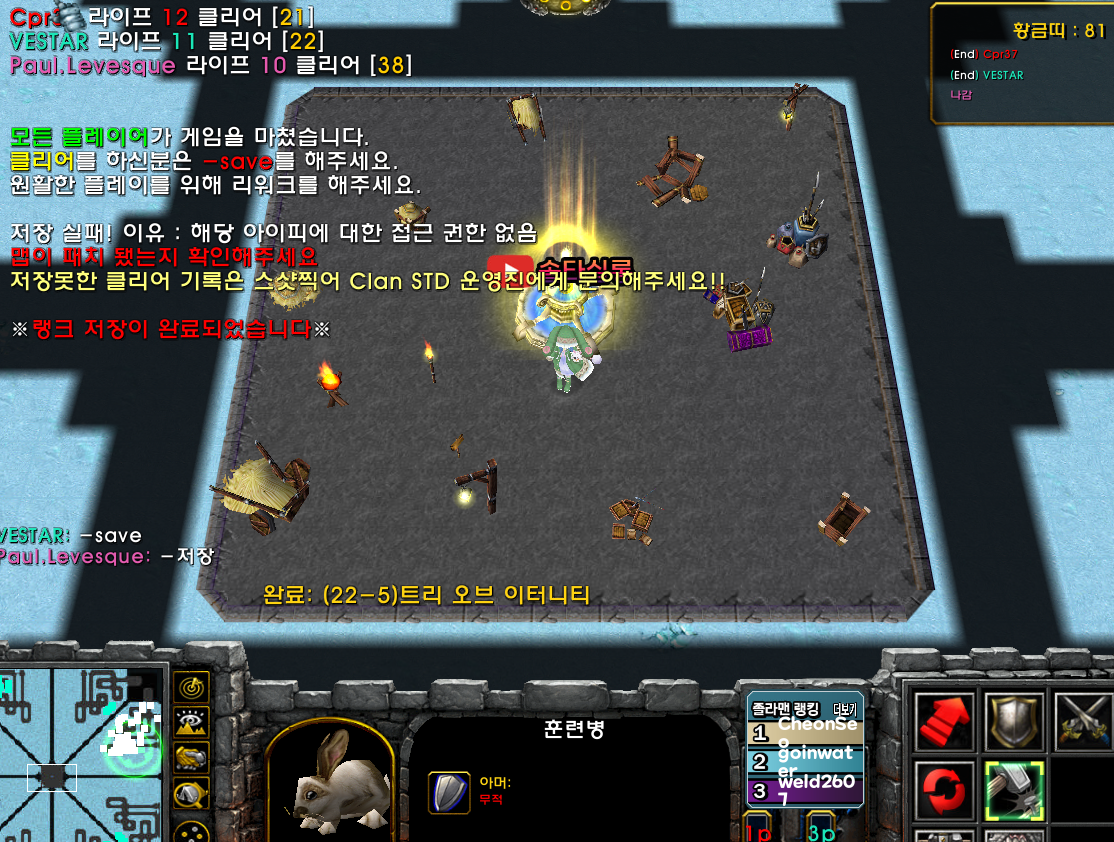Activate the minimap signal ping button

coord(191,687)
